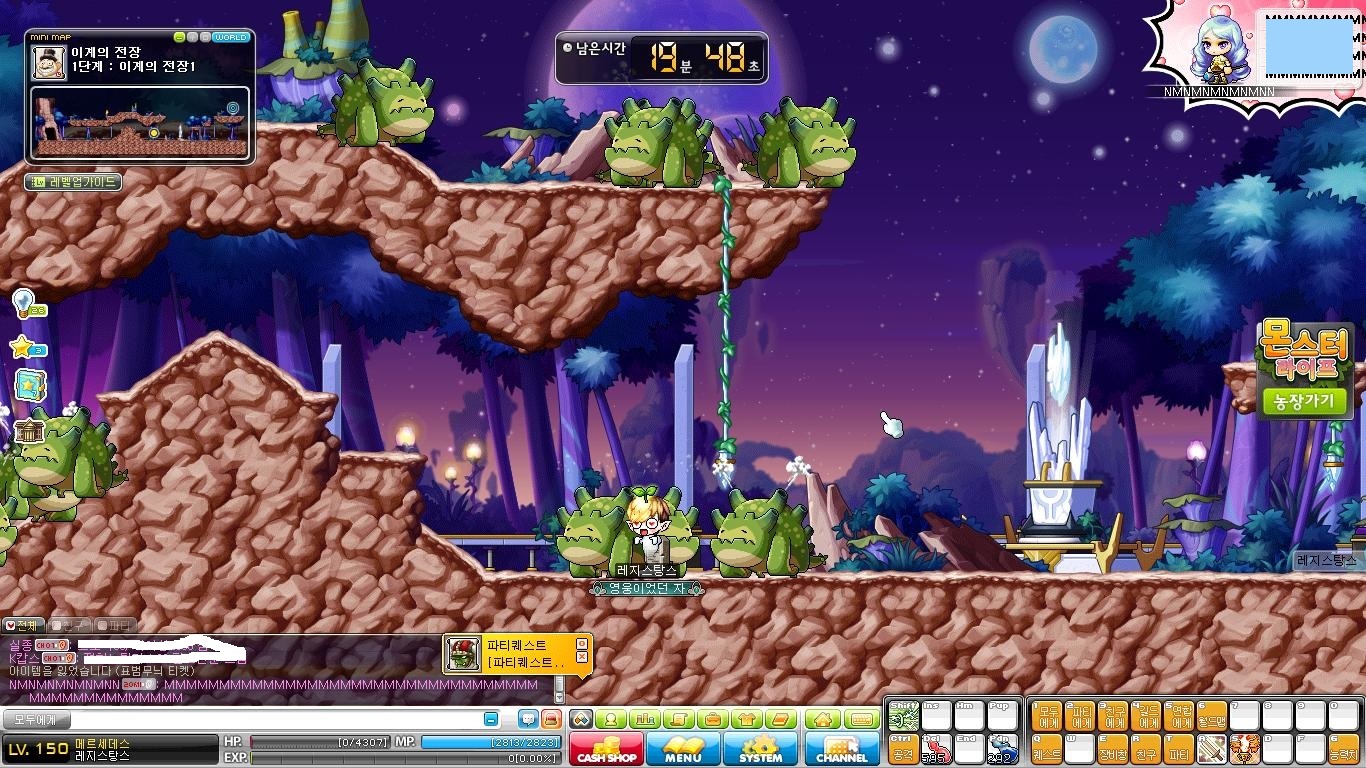Open the main MENU button
The image size is (1366, 768).
[683, 749]
